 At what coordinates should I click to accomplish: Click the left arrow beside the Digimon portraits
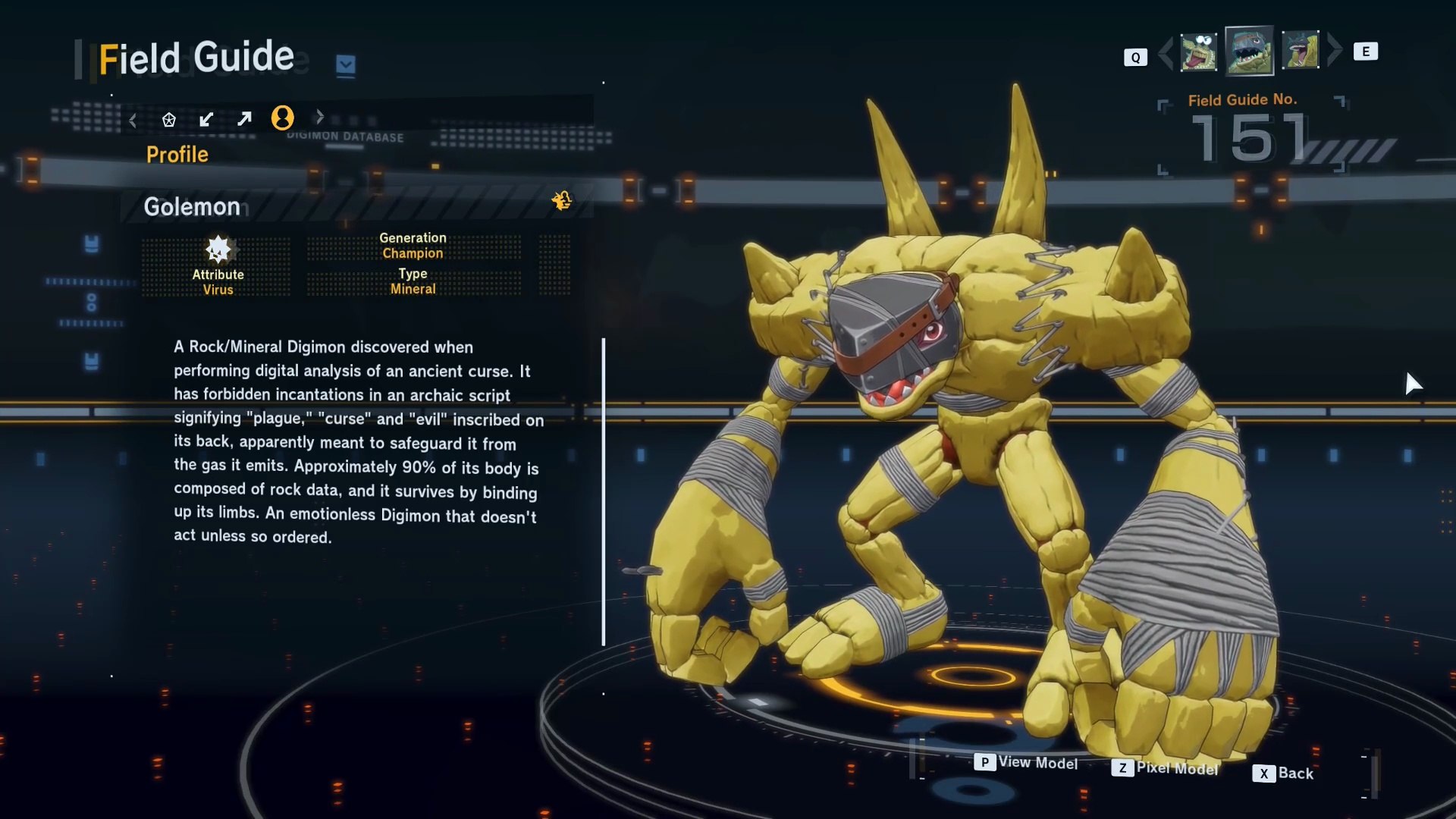click(1166, 52)
